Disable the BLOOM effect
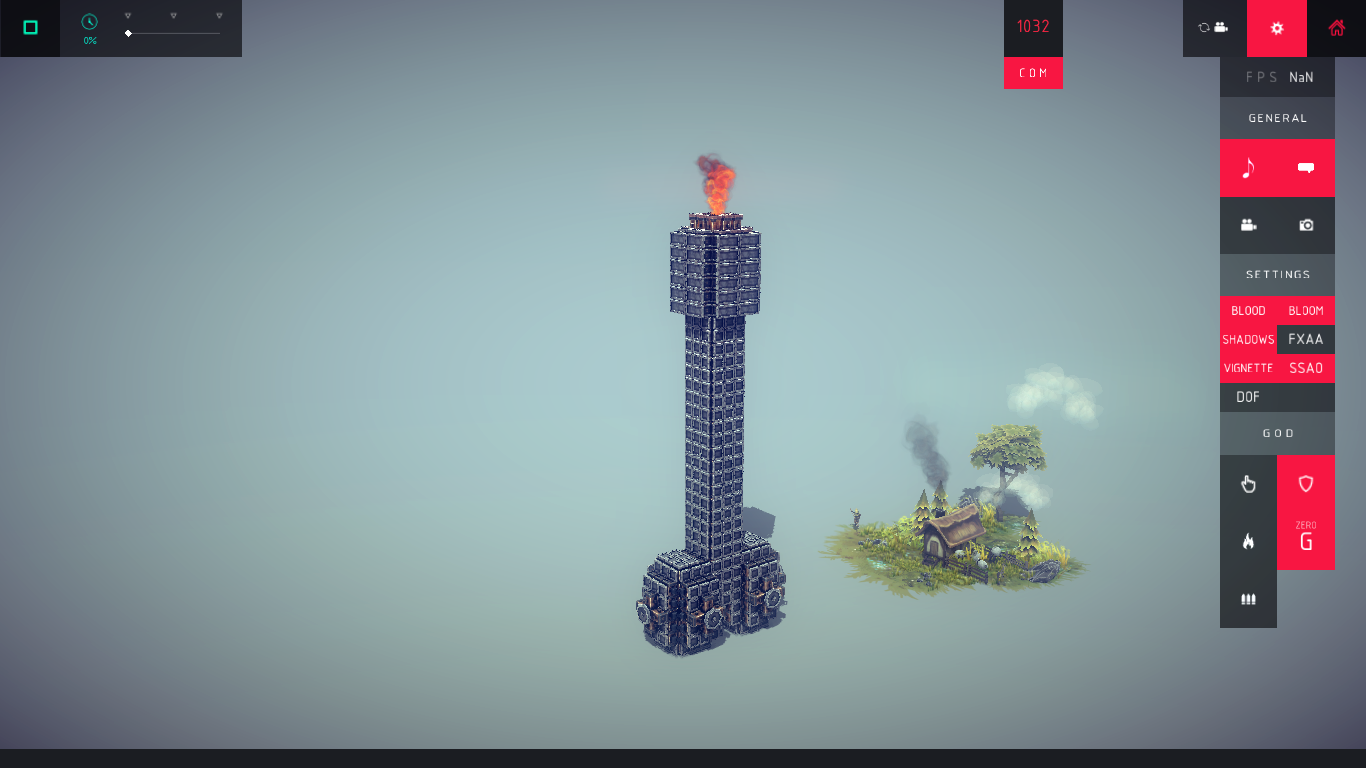Image resolution: width=1366 pixels, height=768 pixels. [x=1306, y=311]
